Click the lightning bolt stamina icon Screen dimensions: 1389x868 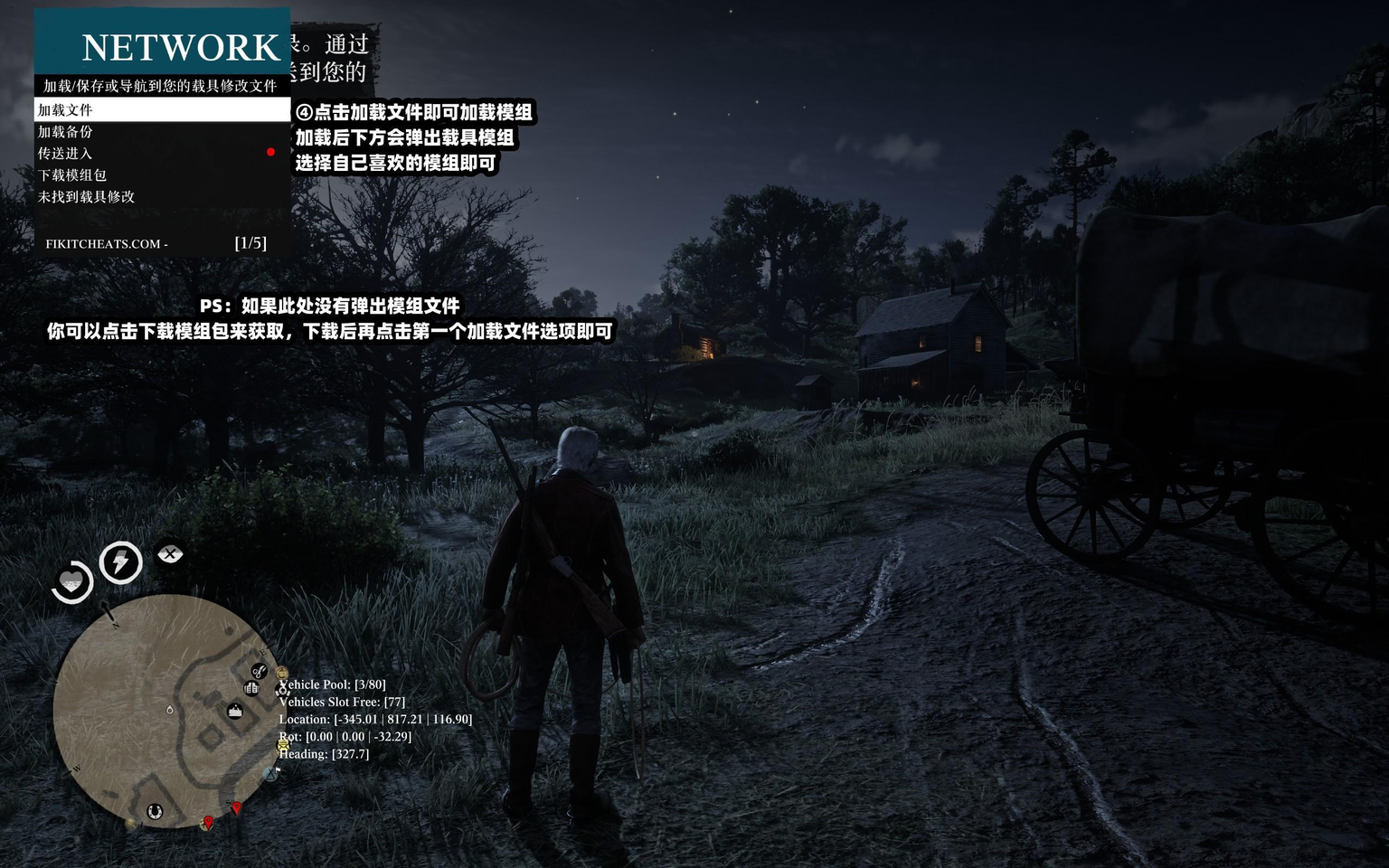click(120, 562)
